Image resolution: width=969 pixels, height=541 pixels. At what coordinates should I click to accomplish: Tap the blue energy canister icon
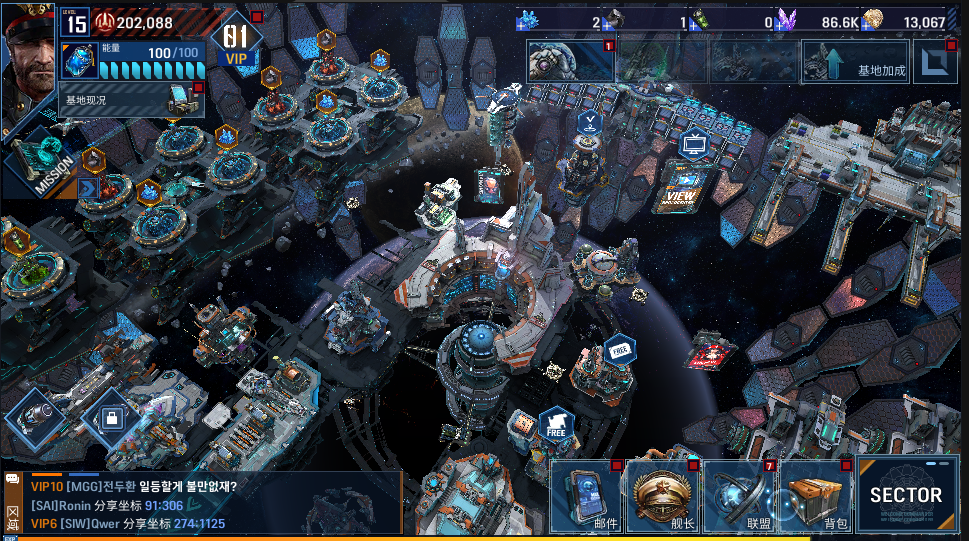[x=80, y=62]
